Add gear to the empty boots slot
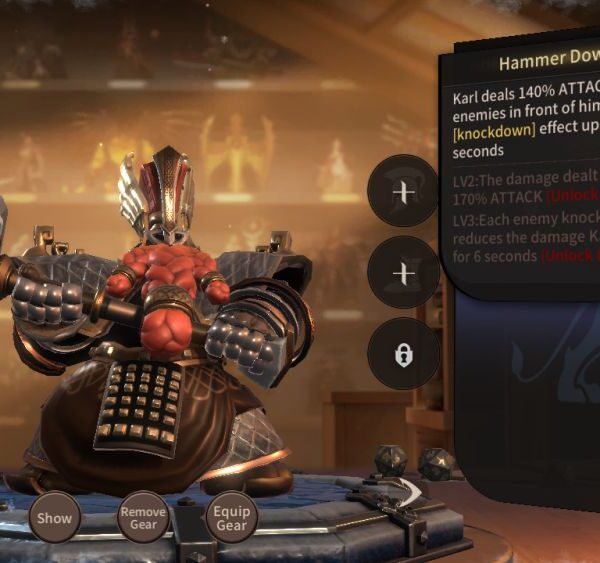Screen dimensions: 600x563 point(403,272)
